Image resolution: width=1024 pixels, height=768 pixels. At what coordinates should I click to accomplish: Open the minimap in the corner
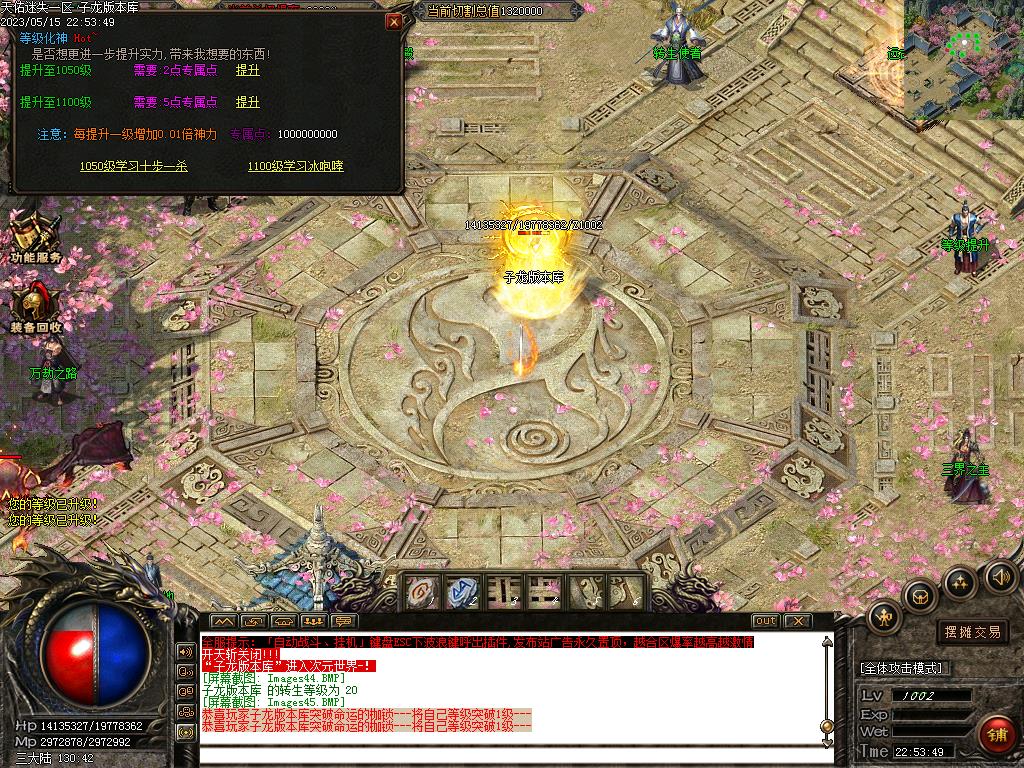point(962,58)
